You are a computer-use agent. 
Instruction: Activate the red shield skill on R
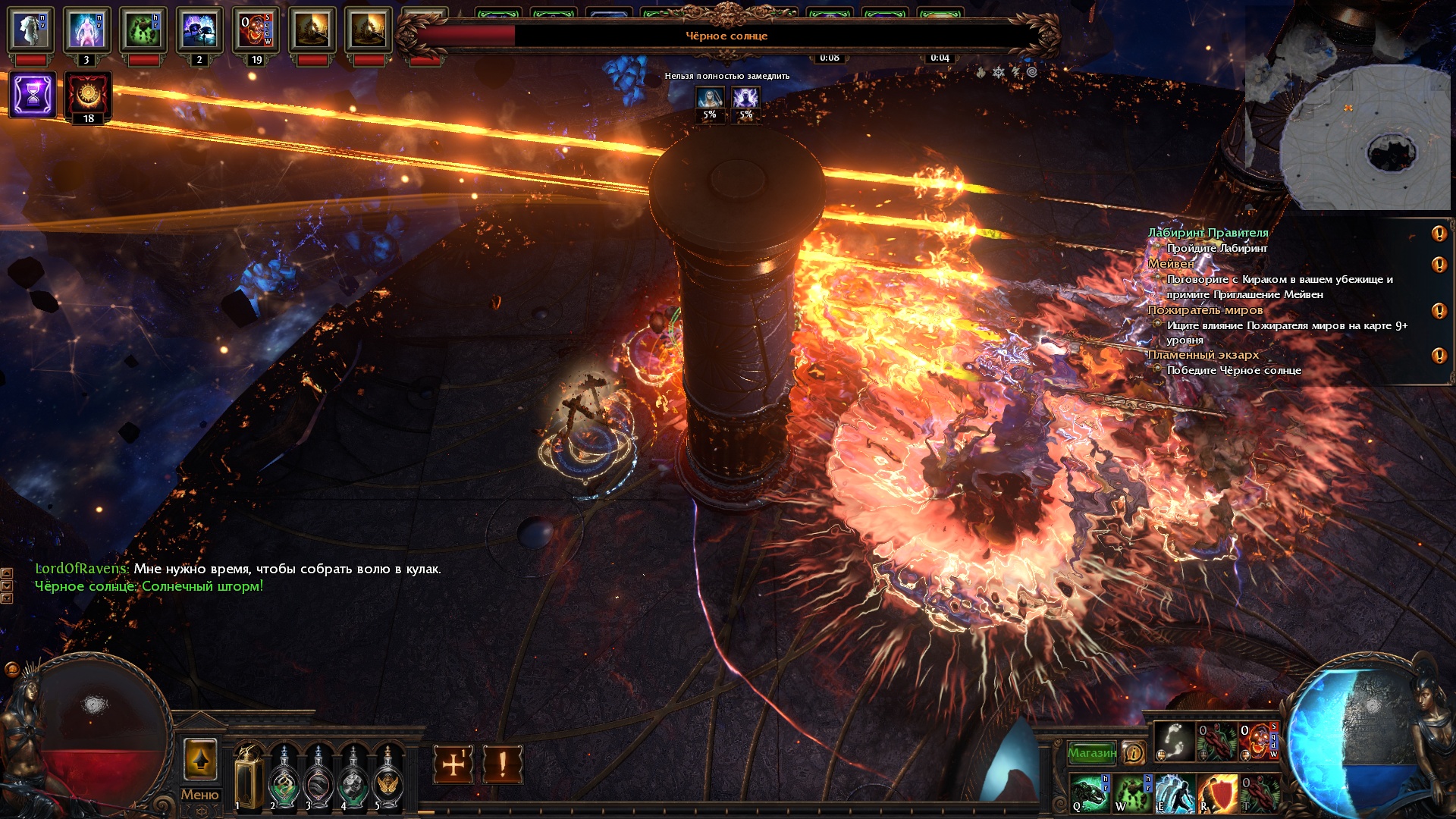coord(1217,793)
